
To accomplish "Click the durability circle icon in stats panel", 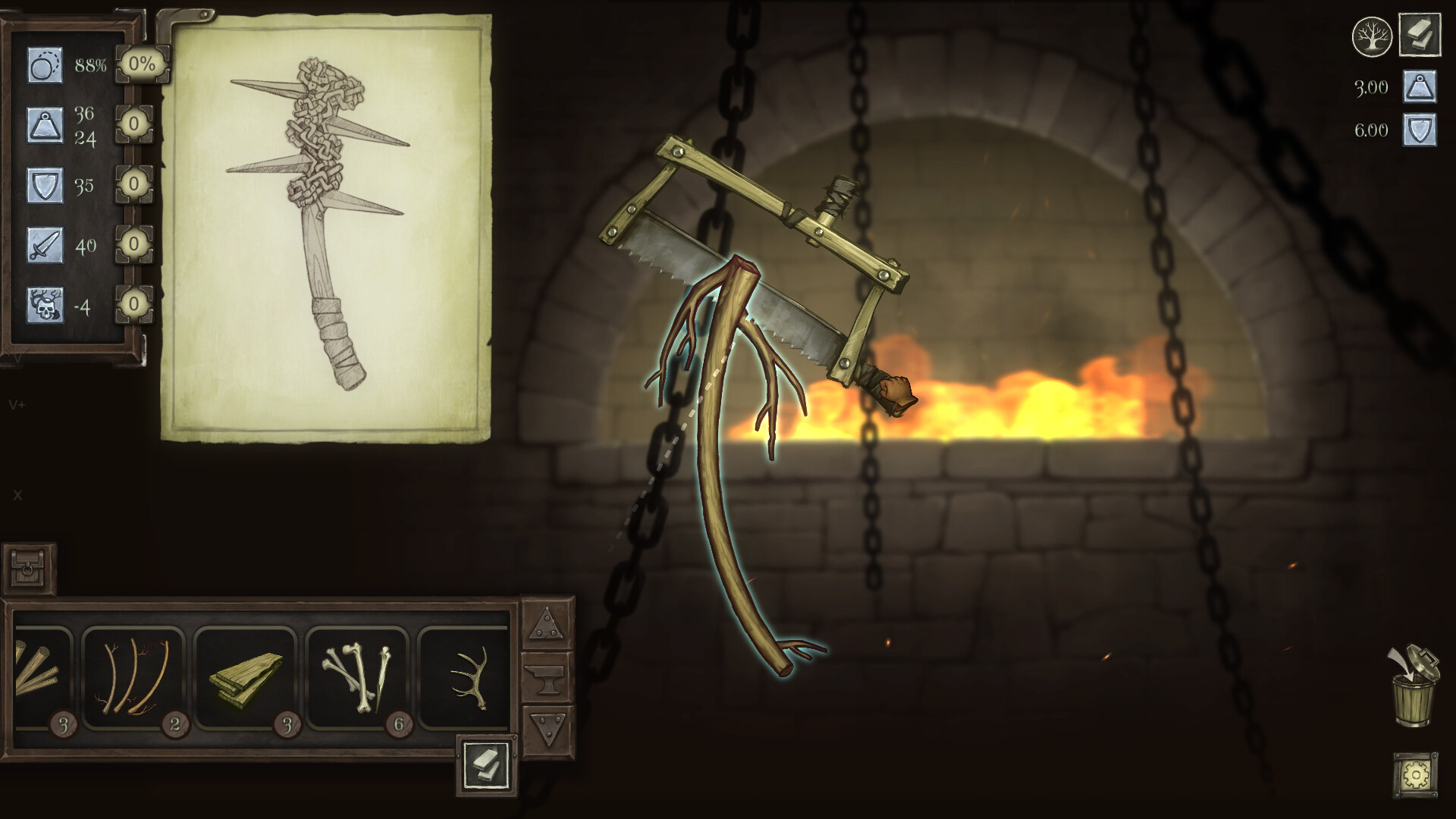I will tap(44, 67).
